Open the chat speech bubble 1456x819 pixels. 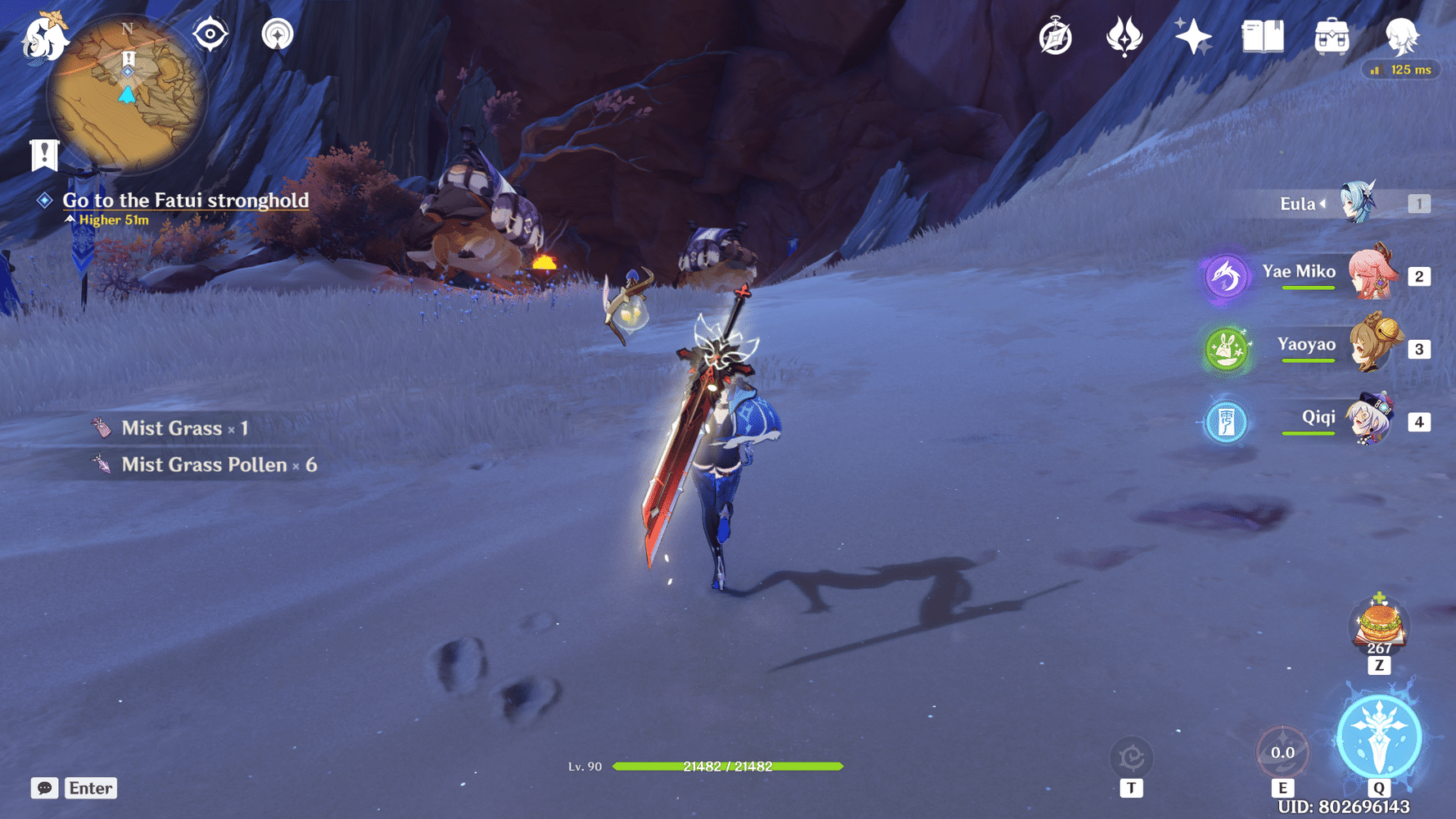[x=44, y=788]
